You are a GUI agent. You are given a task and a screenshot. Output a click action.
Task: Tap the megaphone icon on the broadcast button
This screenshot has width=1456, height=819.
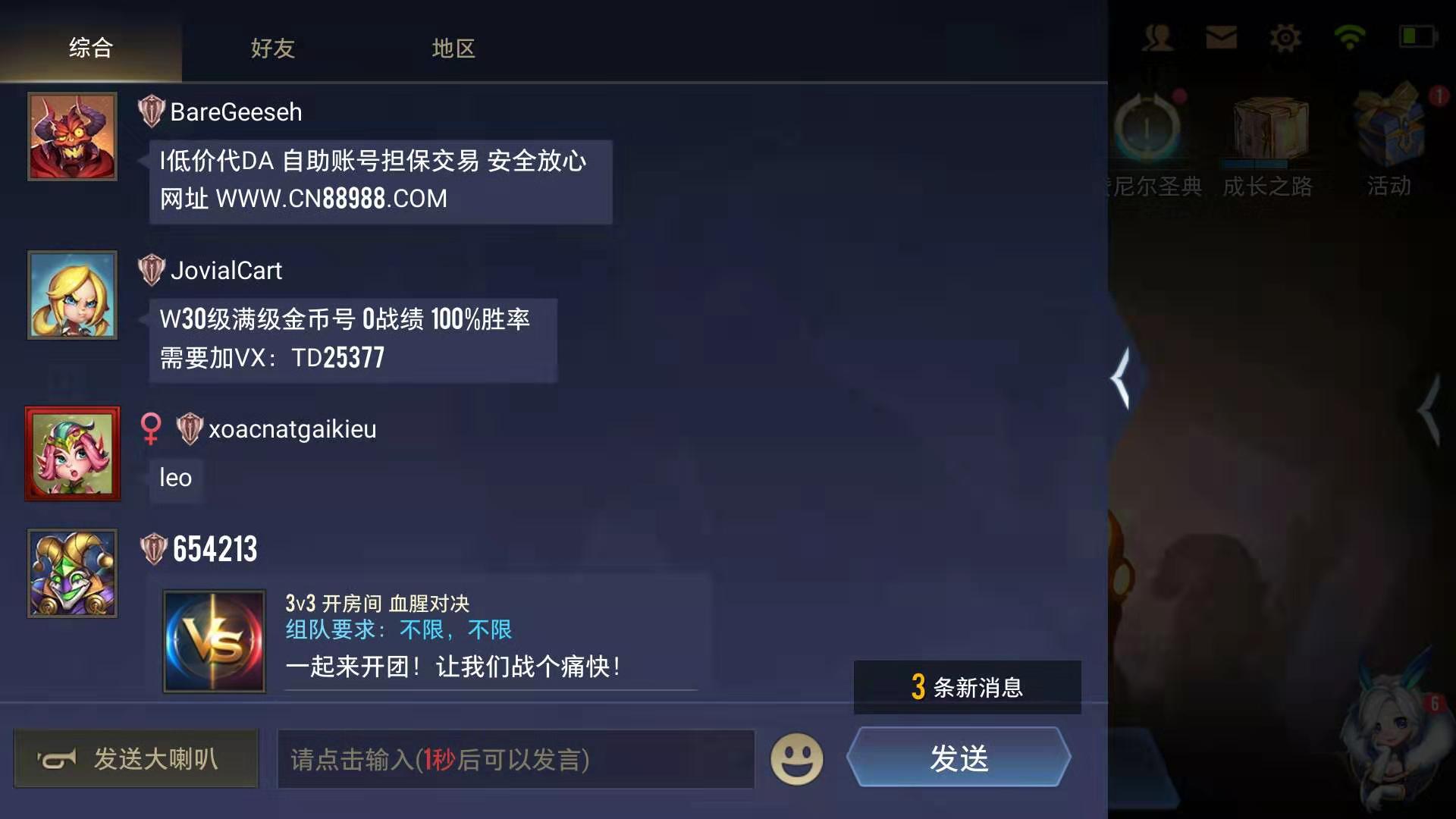pos(59,758)
